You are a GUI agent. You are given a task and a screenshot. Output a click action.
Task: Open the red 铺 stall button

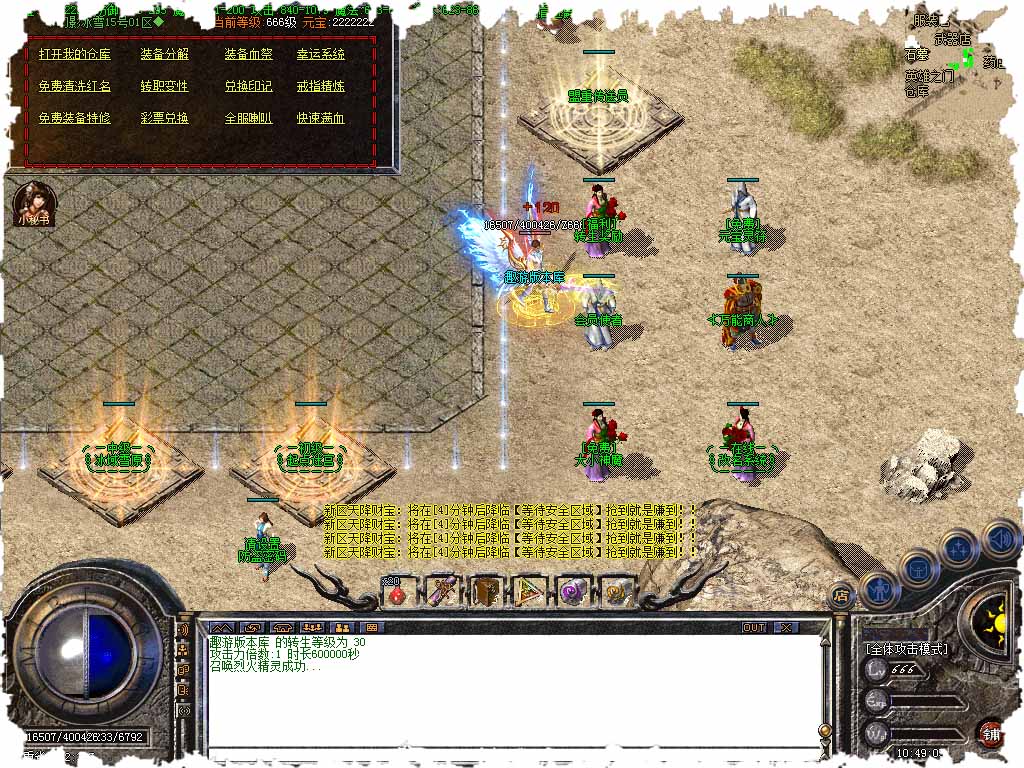click(990, 732)
